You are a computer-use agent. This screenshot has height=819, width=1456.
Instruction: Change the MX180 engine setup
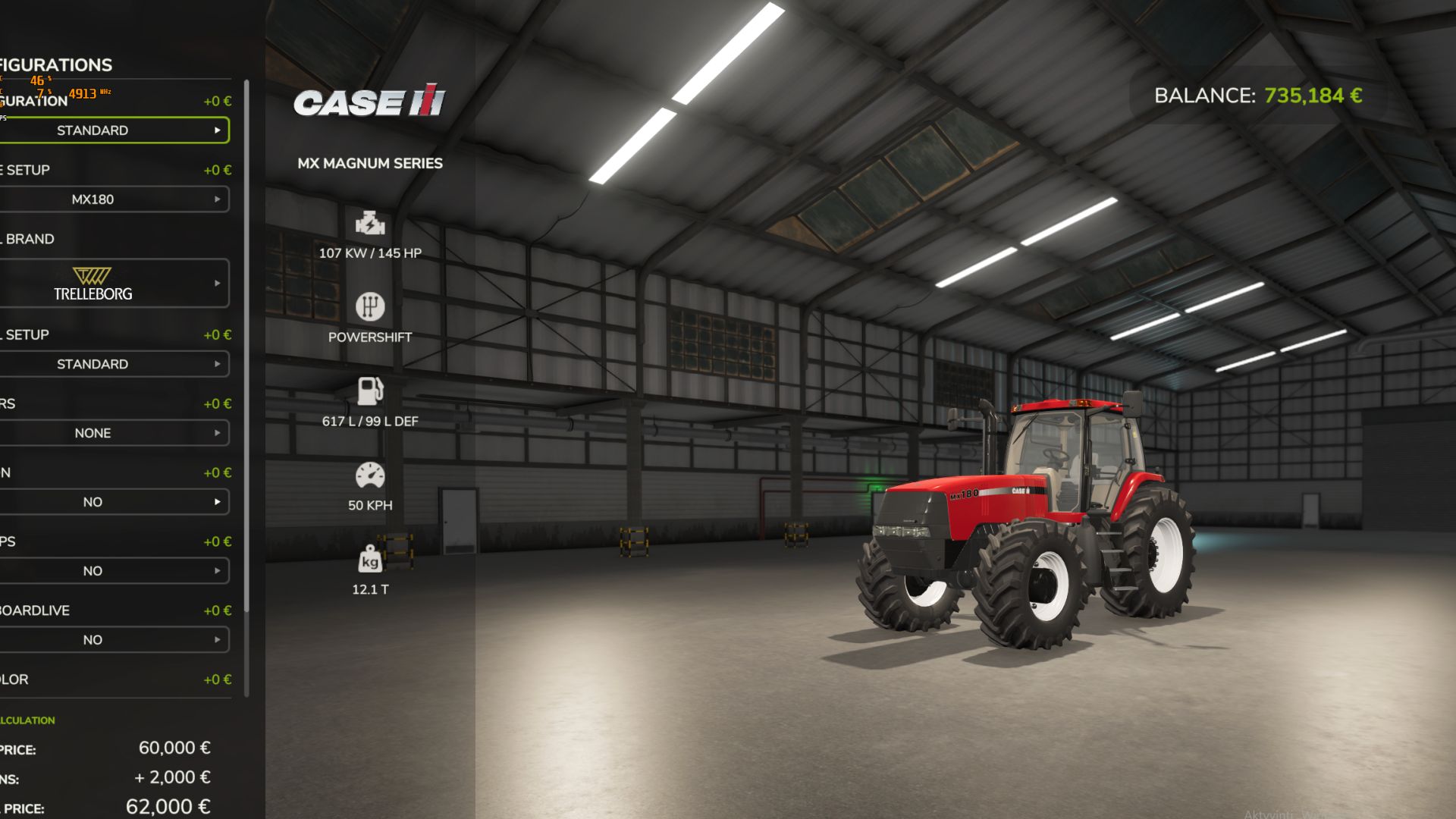click(114, 199)
